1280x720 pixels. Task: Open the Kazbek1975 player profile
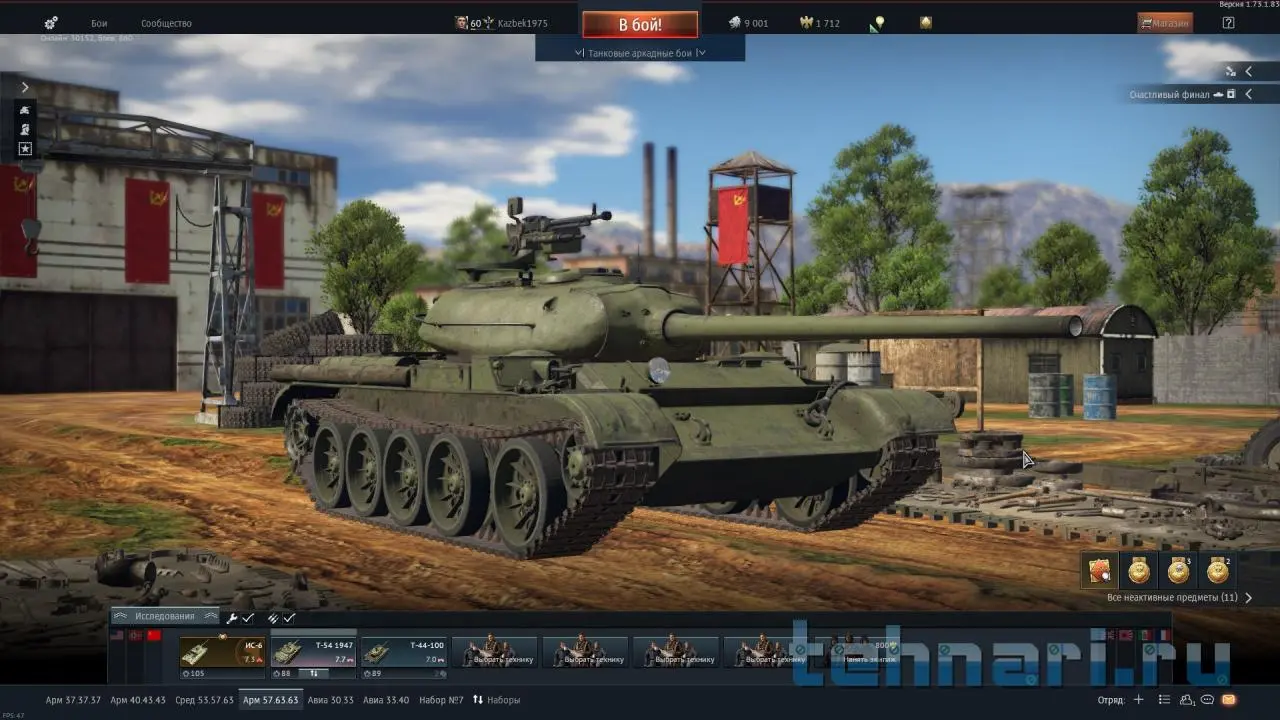[x=510, y=23]
